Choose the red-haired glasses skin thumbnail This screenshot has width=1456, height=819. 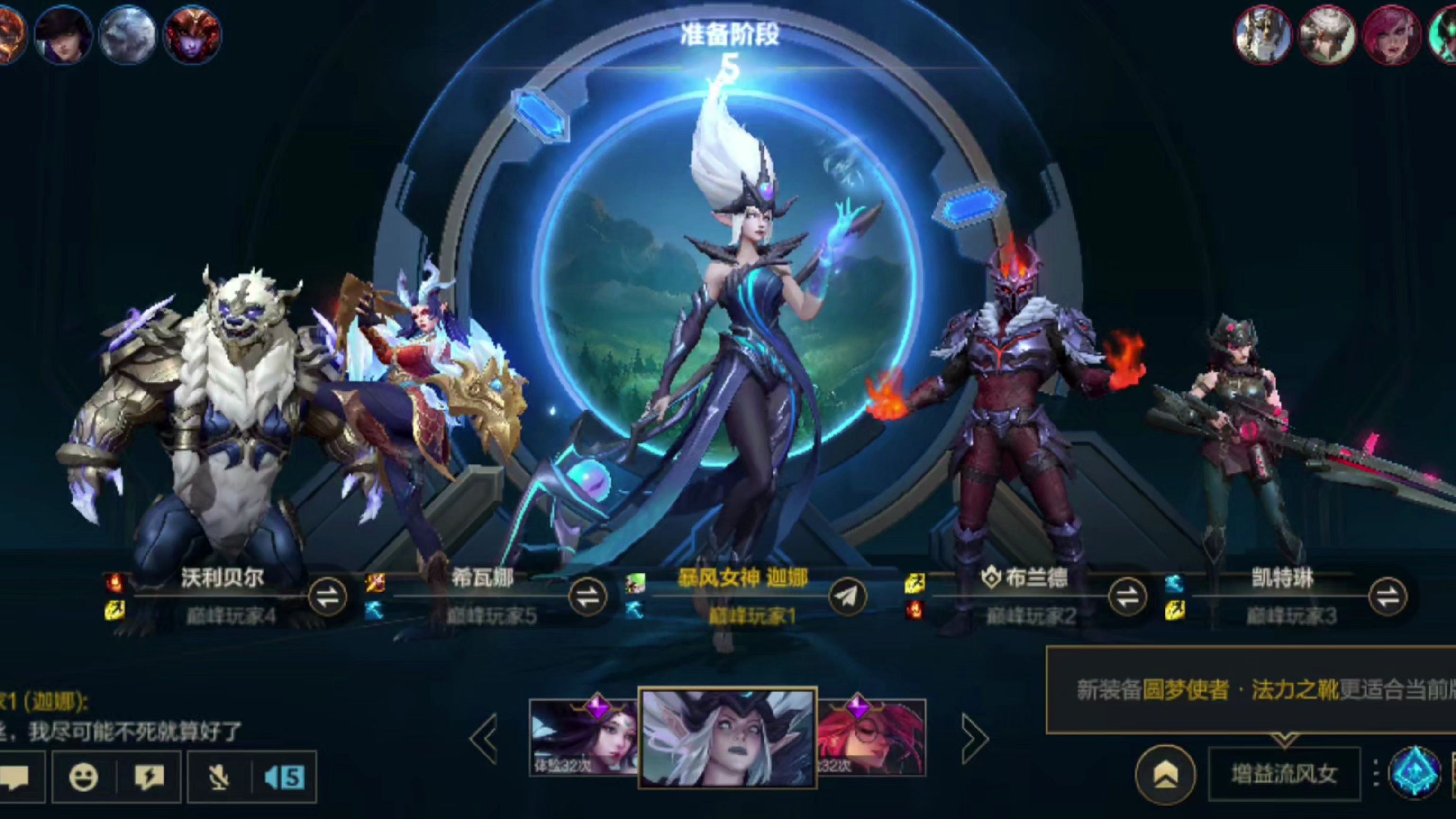point(872,737)
